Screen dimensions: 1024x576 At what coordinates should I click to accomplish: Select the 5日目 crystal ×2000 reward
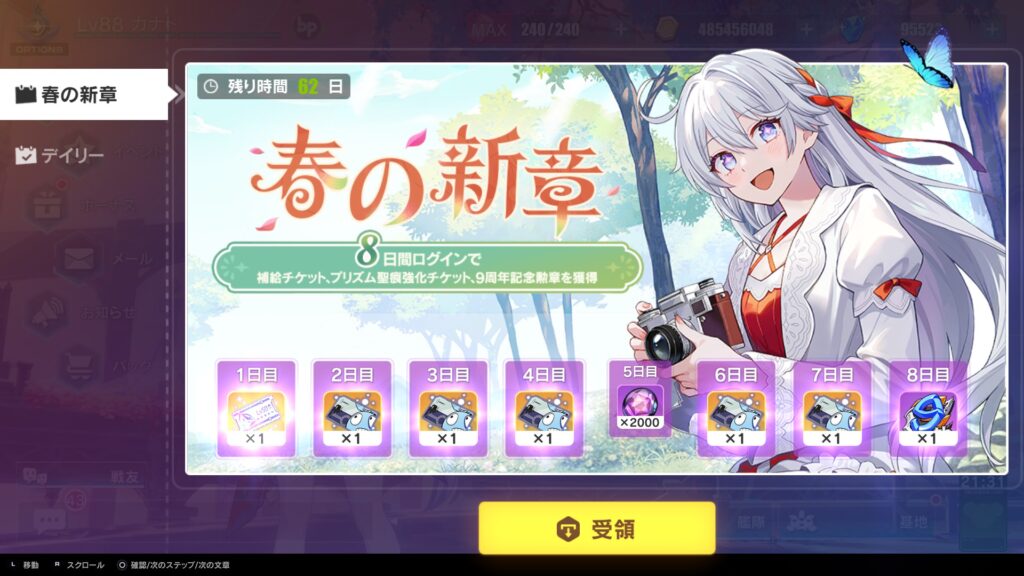pyautogui.click(x=640, y=400)
